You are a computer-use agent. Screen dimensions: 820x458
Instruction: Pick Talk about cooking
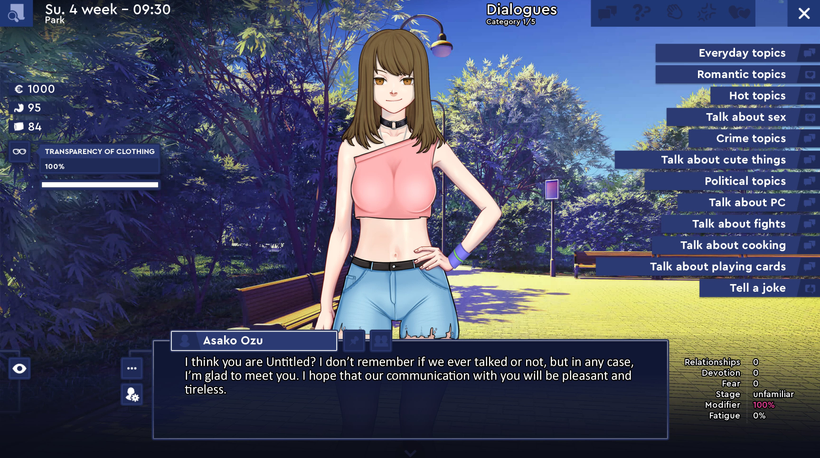(x=733, y=245)
